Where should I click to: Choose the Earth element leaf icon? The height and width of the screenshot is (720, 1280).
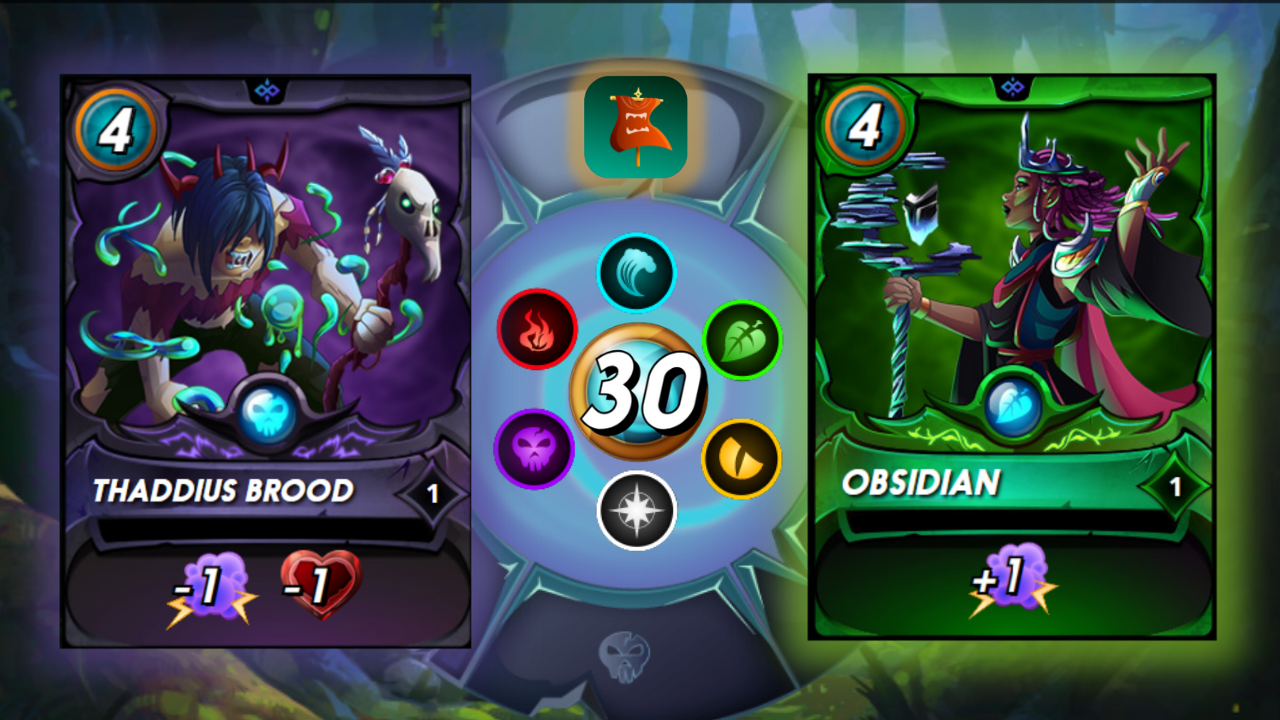pyautogui.click(x=742, y=339)
